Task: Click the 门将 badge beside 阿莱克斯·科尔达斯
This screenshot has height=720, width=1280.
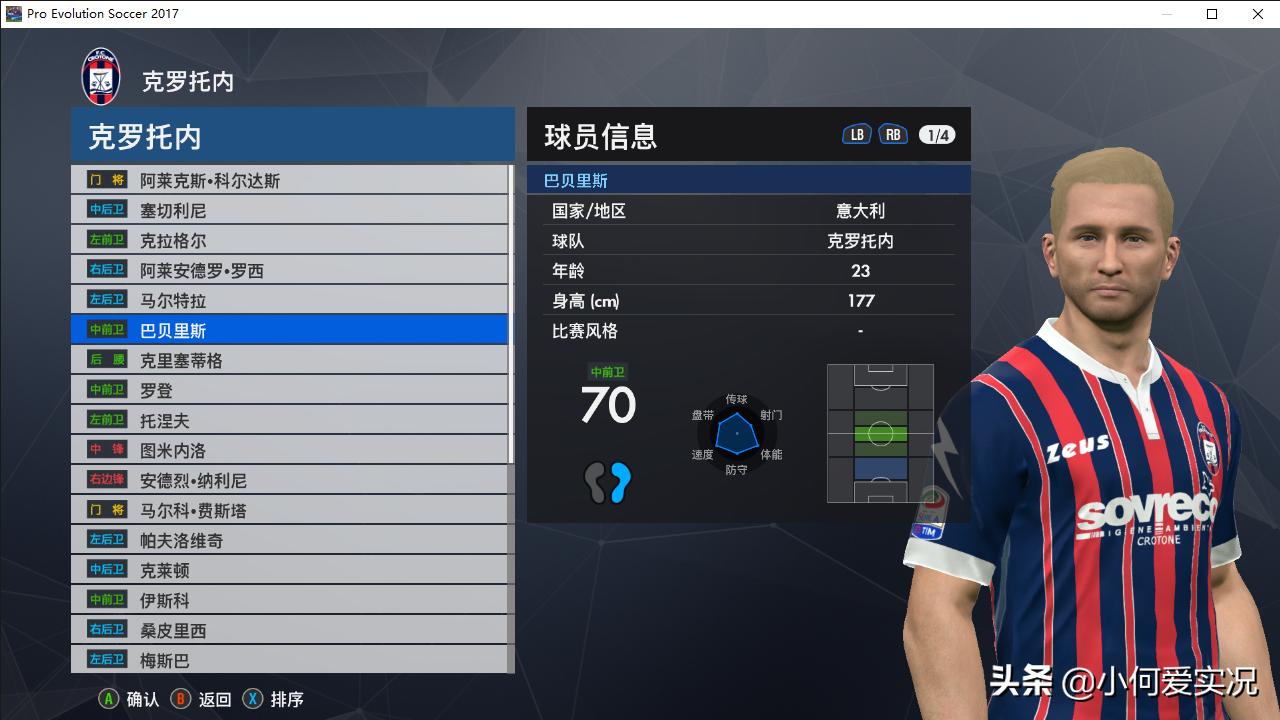Action: [105, 179]
